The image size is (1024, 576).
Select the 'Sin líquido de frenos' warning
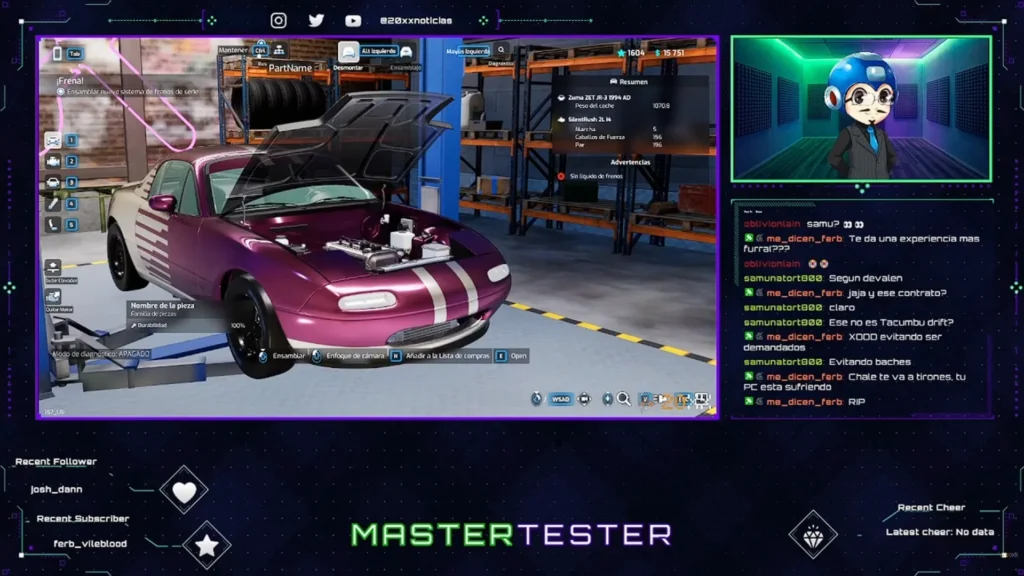point(596,176)
